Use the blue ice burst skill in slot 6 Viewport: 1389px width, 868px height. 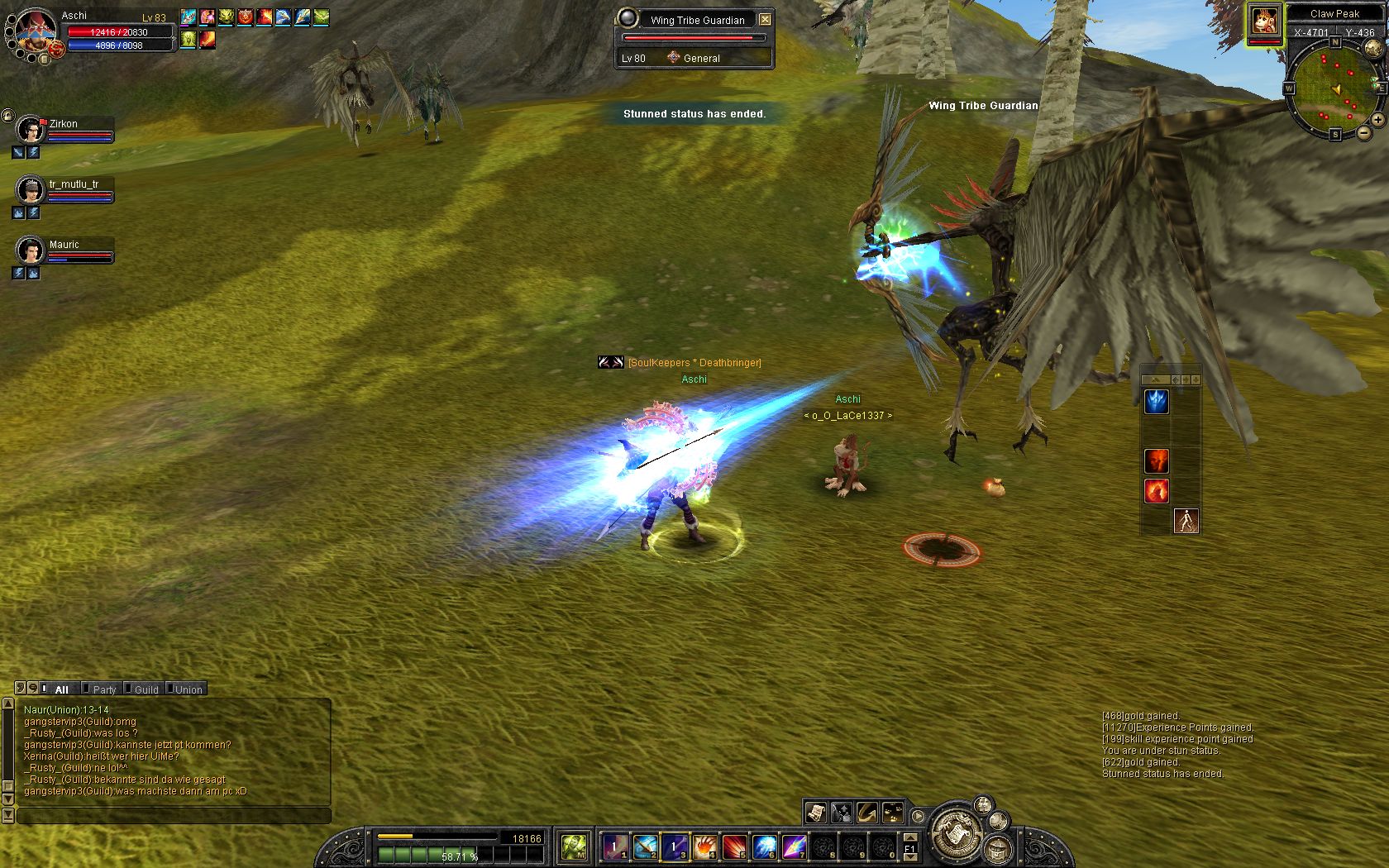(764, 846)
